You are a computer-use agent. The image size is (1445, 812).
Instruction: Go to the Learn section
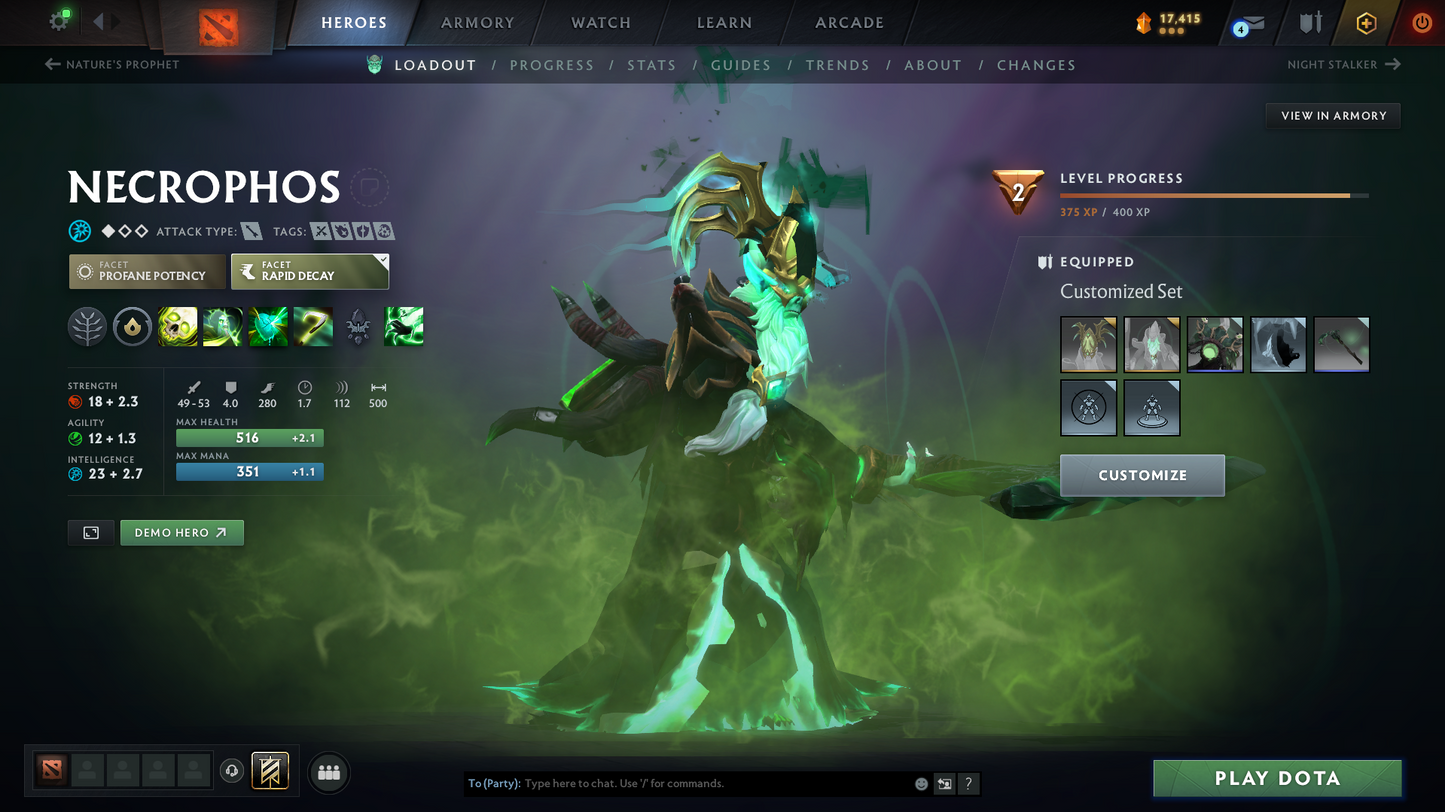click(724, 23)
